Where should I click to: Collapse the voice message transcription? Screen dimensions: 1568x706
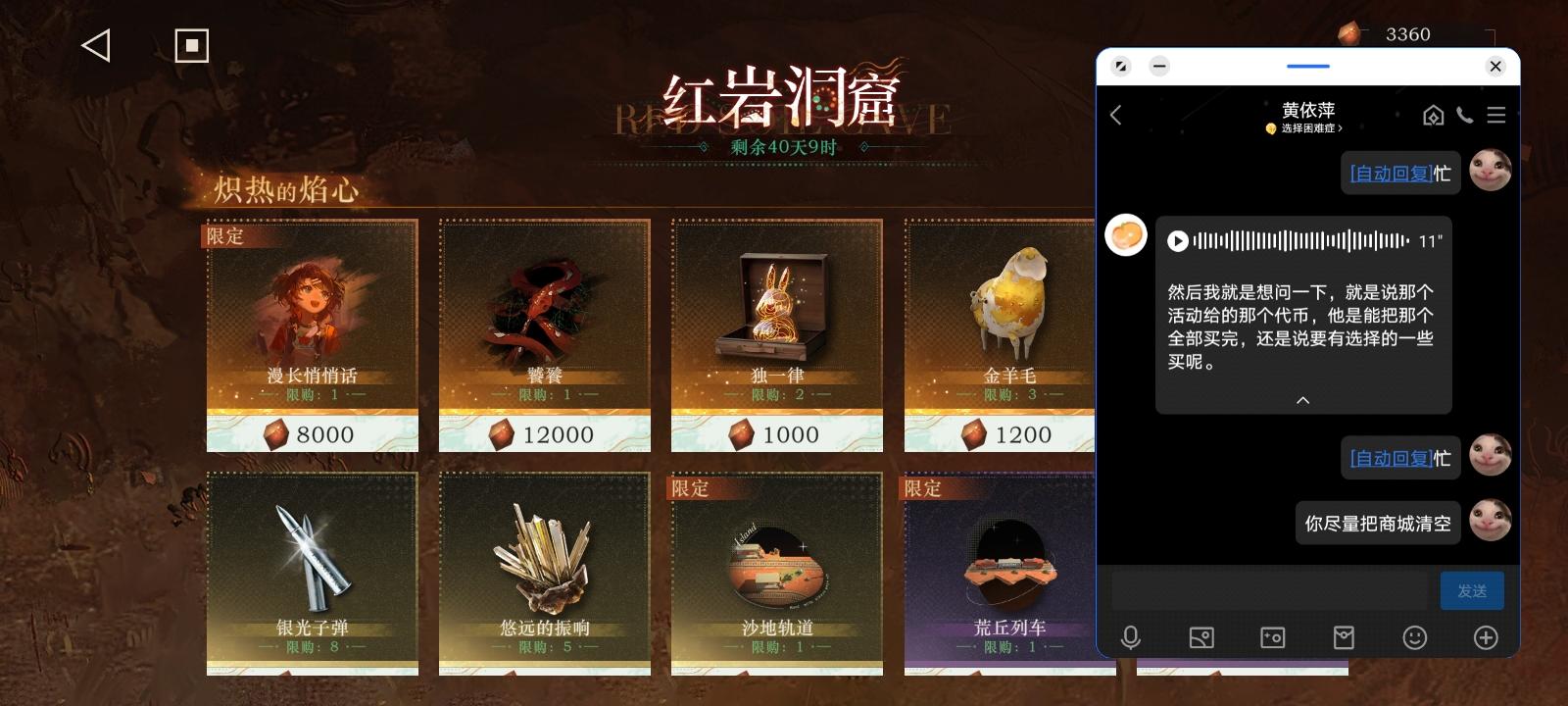tap(1302, 400)
